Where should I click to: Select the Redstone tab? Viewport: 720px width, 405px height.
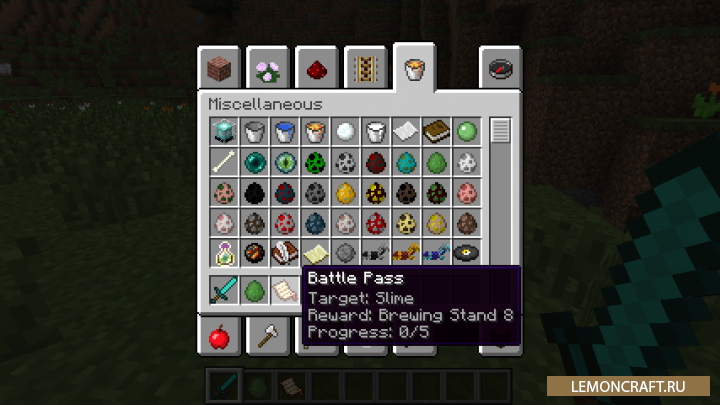[317, 68]
